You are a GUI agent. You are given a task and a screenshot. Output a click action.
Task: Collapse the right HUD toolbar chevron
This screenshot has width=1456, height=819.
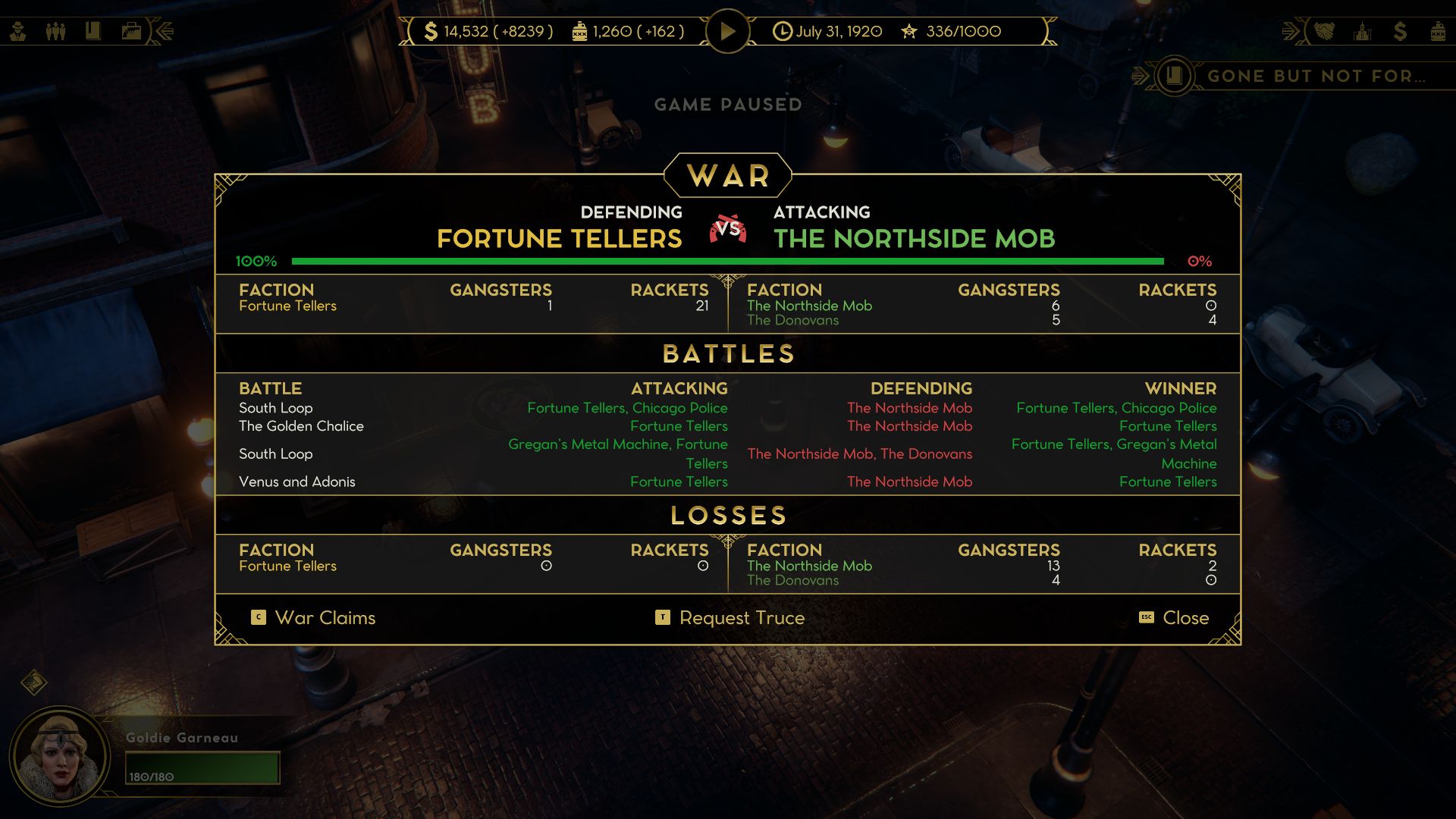click(x=1291, y=32)
